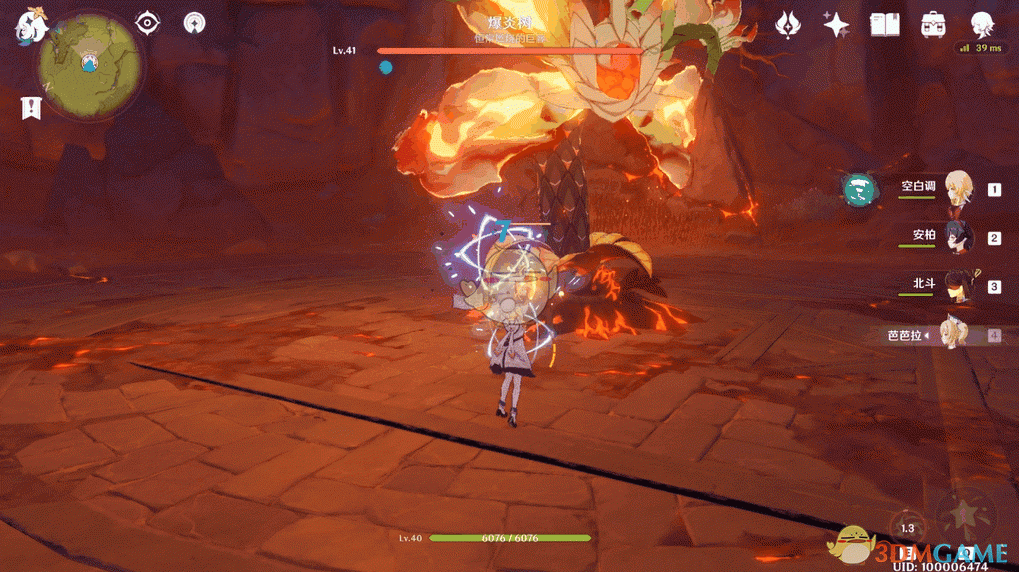The image size is (1019, 572).
Task: Open the quest banner with exclamation mark
Action: coord(31,107)
